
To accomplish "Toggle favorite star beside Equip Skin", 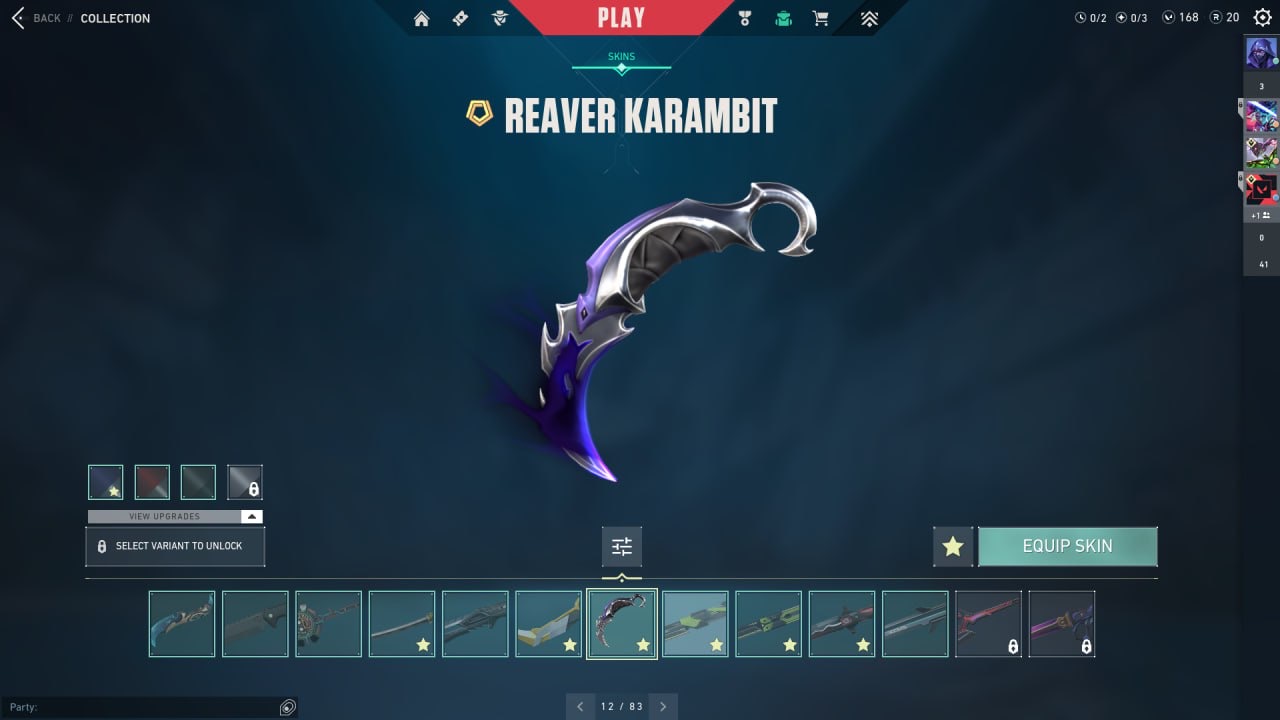I will [x=953, y=547].
